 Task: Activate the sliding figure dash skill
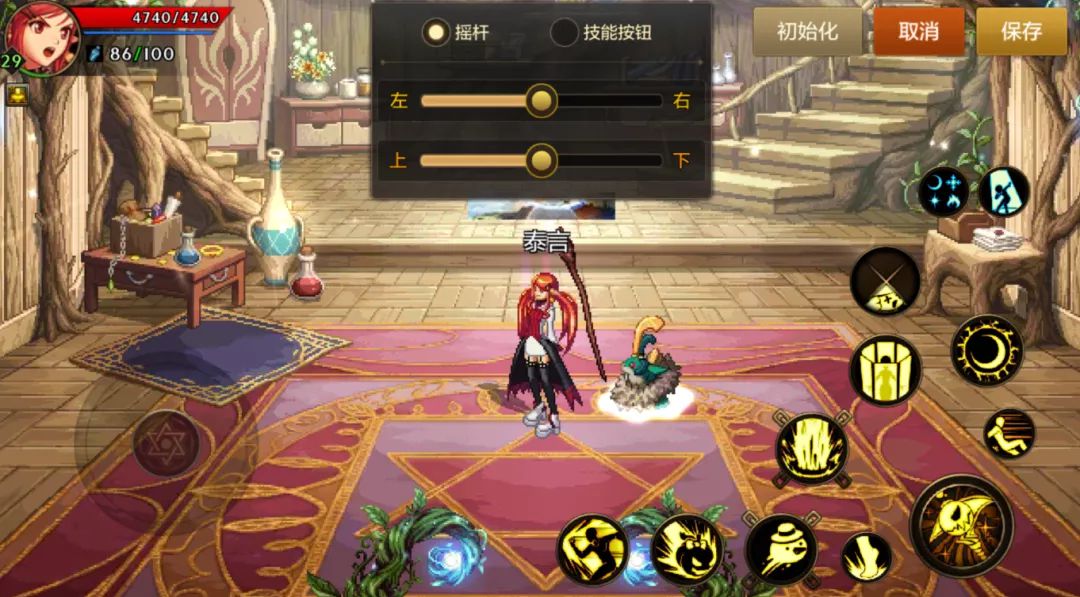coord(1008,434)
